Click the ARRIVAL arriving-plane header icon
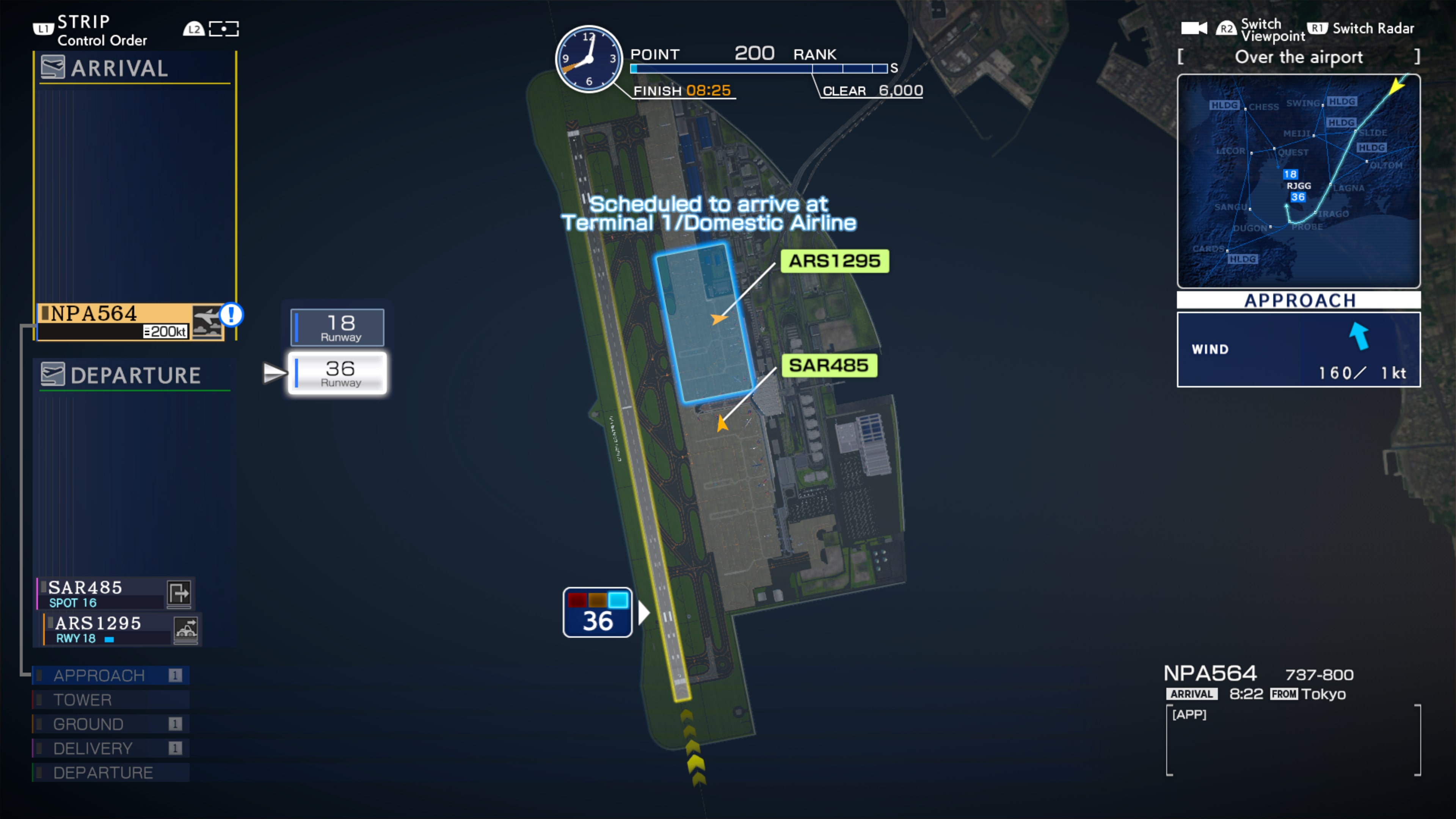Viewport: 1456px width, 819px height. [x=53, y=67]
